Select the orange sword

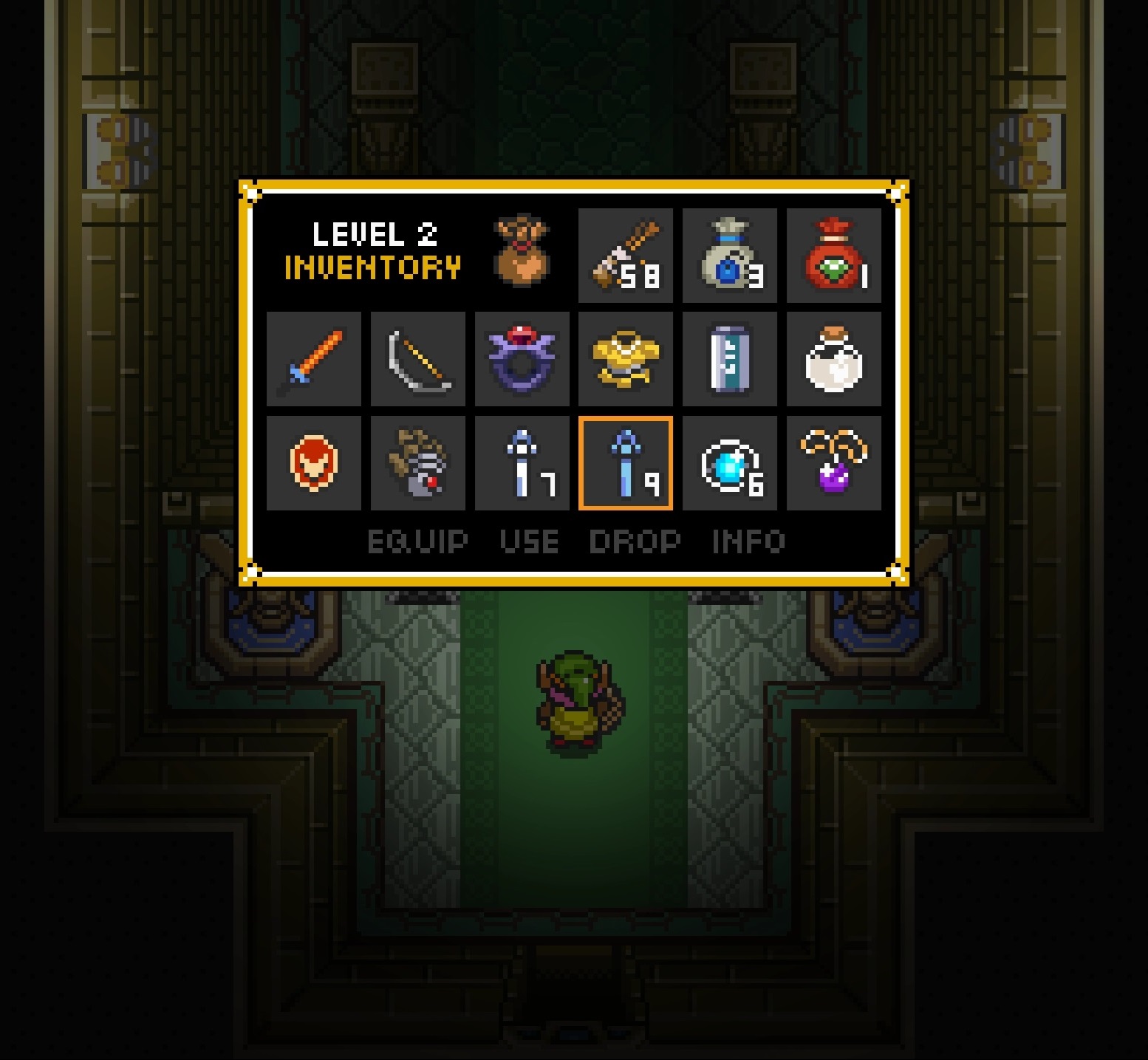[313, 358]
